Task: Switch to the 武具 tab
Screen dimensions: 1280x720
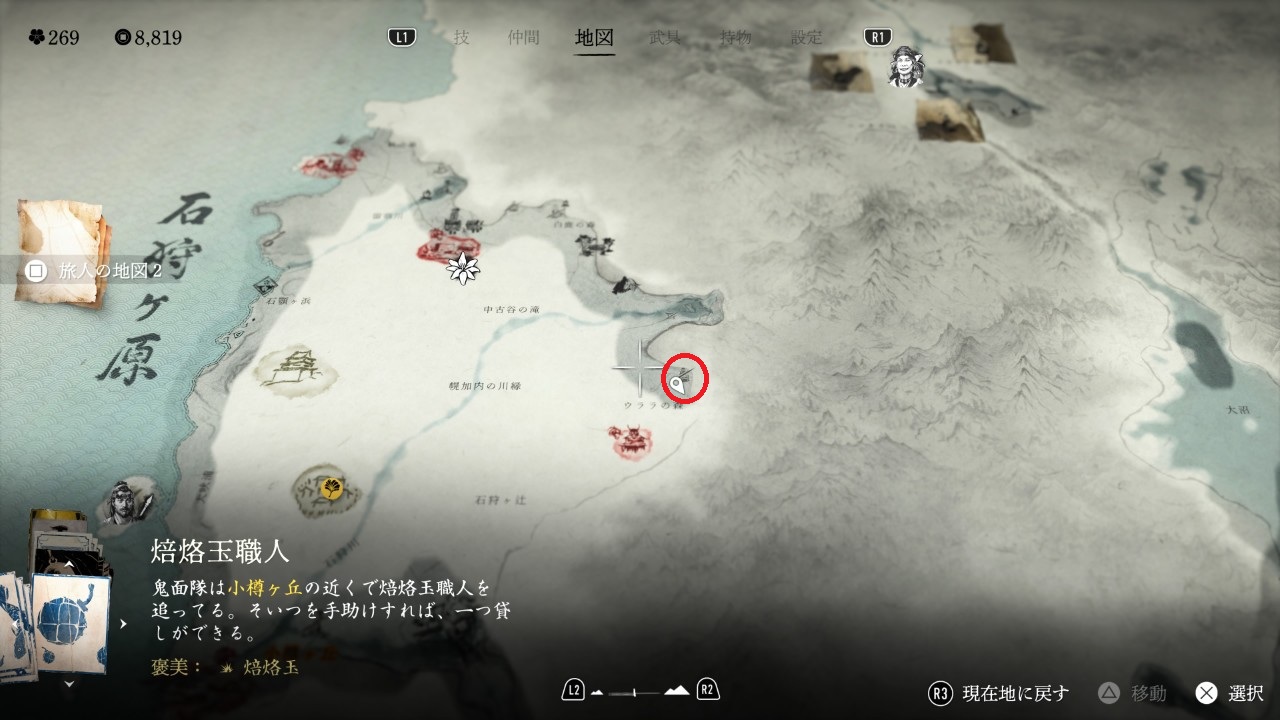Action: 665,38
